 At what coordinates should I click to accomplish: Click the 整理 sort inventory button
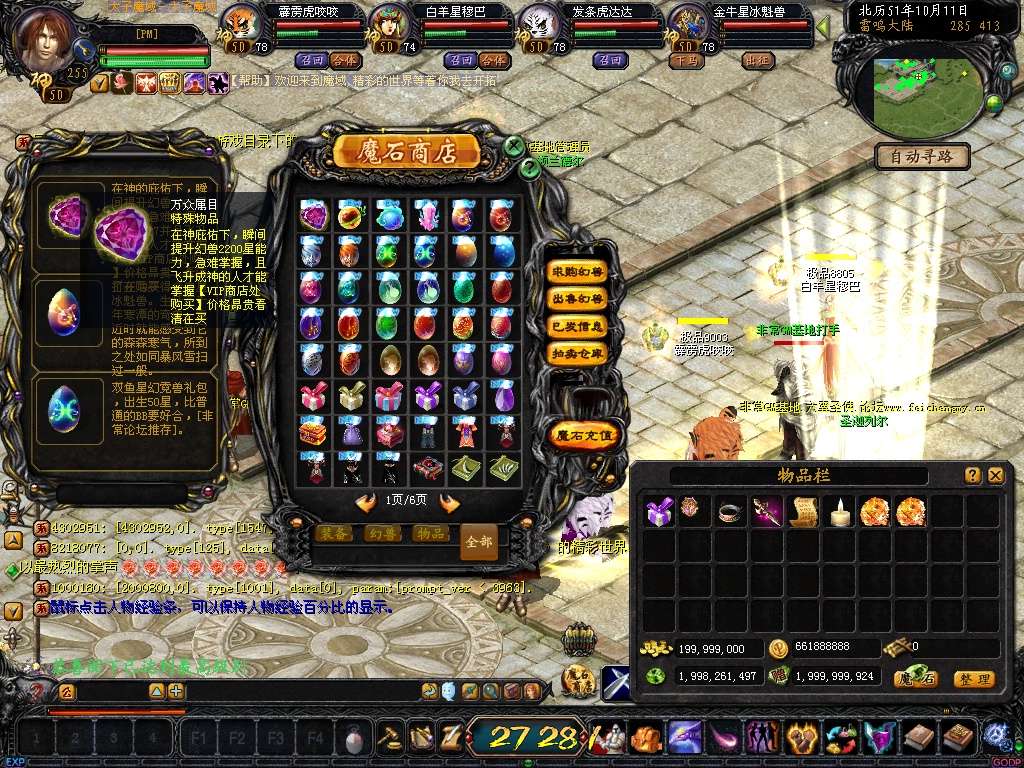click(973, 679)
